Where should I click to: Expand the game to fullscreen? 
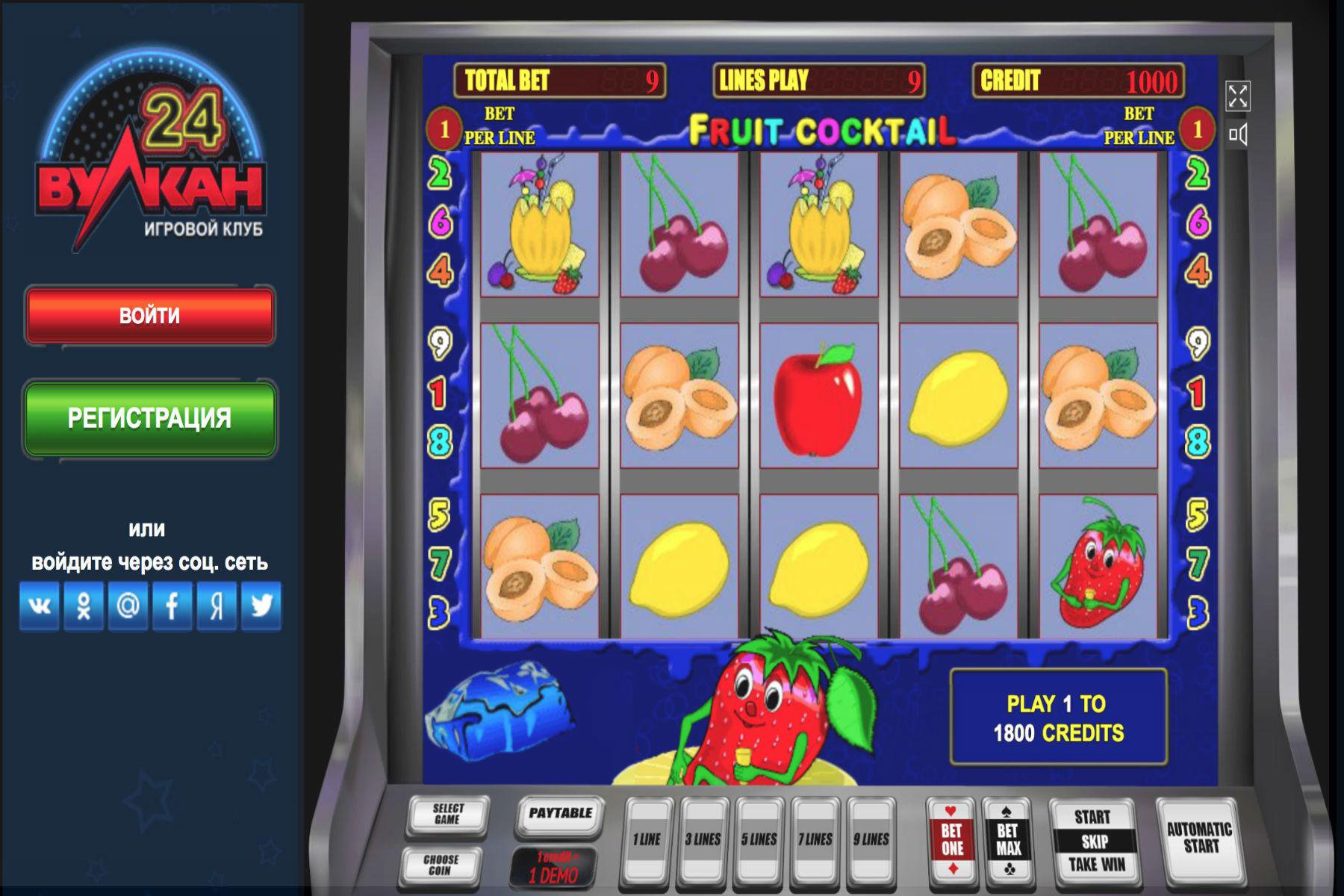[1237, 96]
